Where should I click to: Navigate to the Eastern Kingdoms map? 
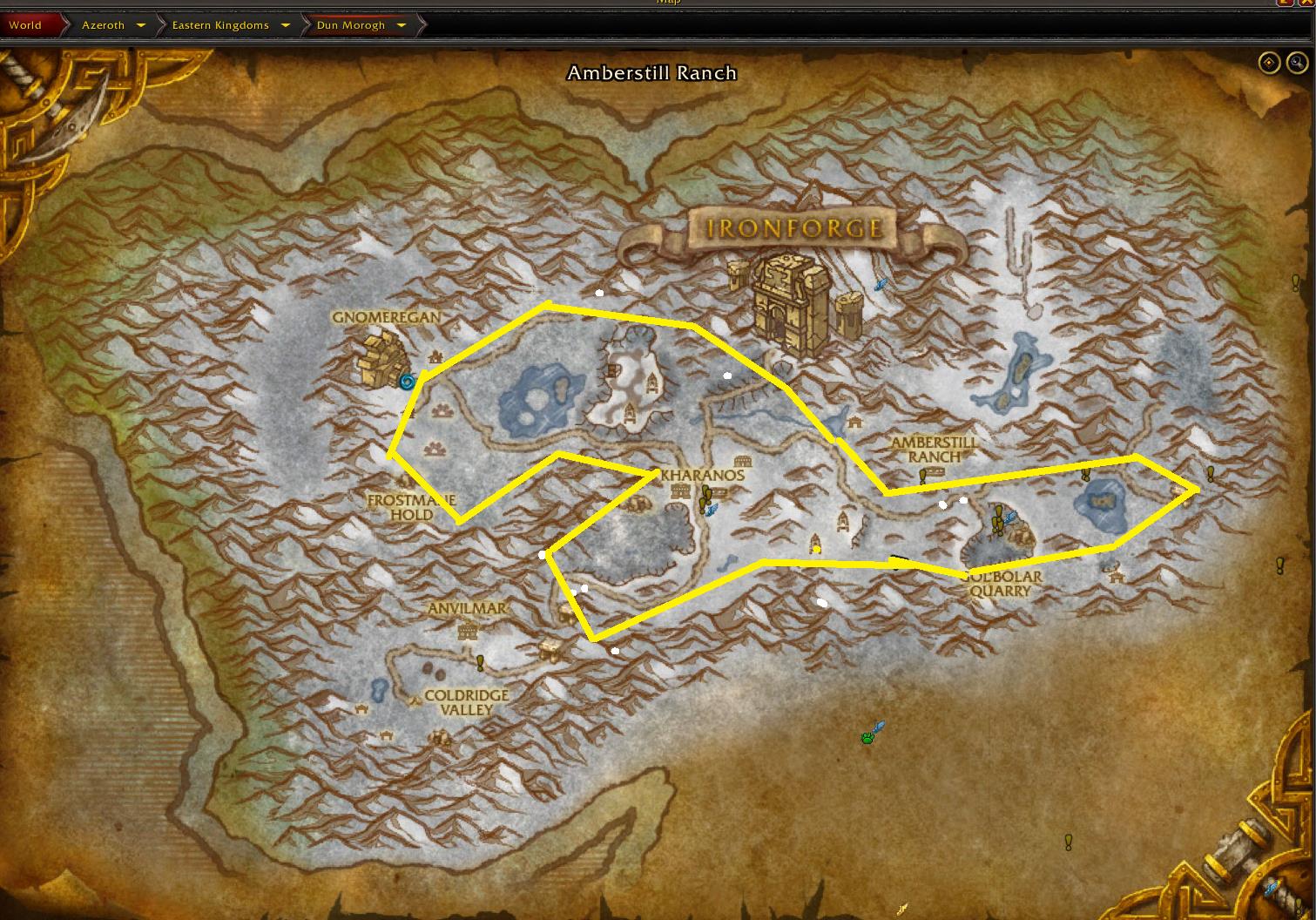[x=220, y=25]
